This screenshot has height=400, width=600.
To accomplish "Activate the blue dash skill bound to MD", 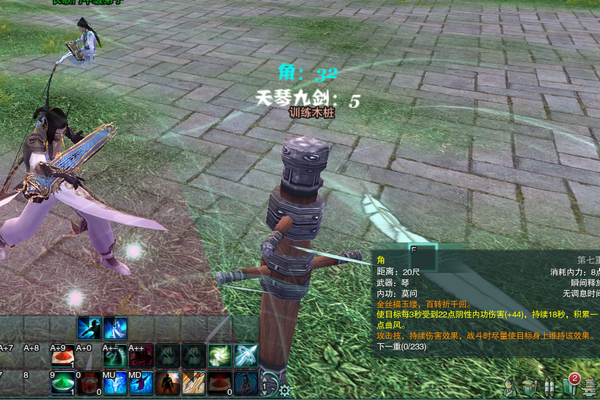I will point(141,382).
